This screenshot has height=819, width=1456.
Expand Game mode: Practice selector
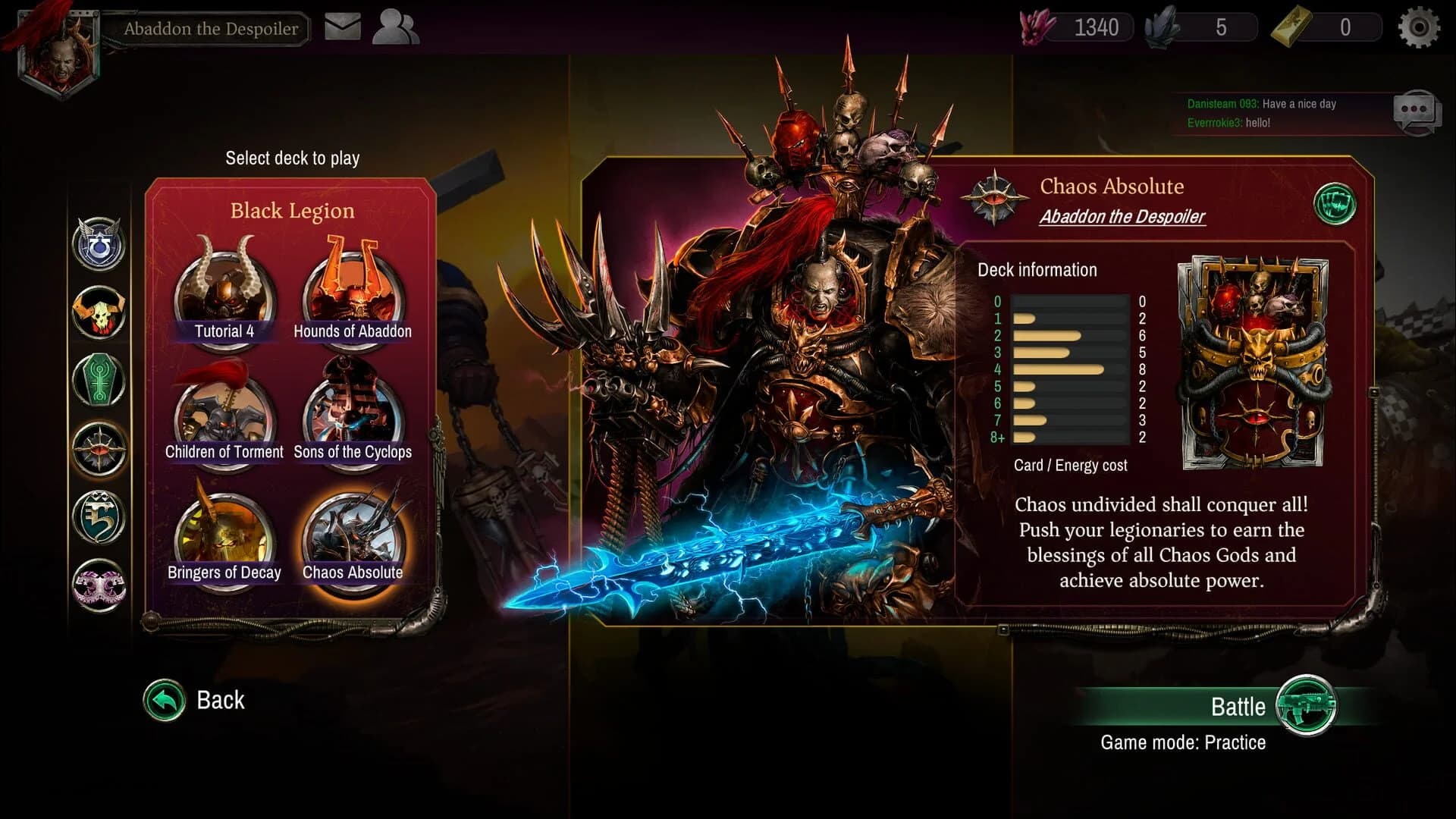(1184, 742)
